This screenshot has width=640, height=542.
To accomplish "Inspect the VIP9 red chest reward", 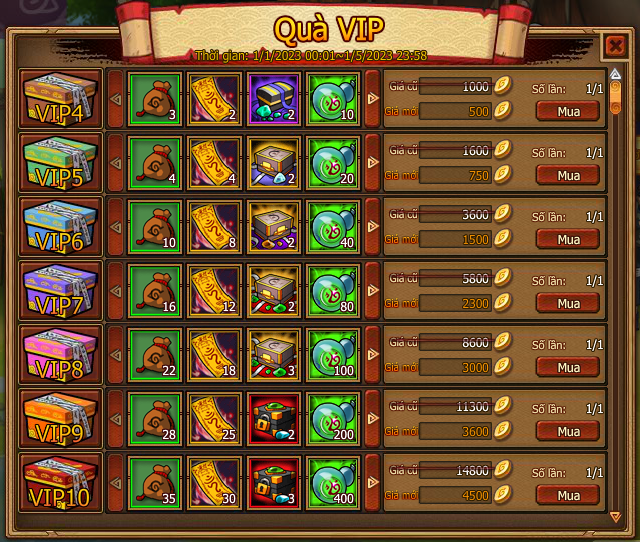I will pyautogui.click(x=275, y=419).
